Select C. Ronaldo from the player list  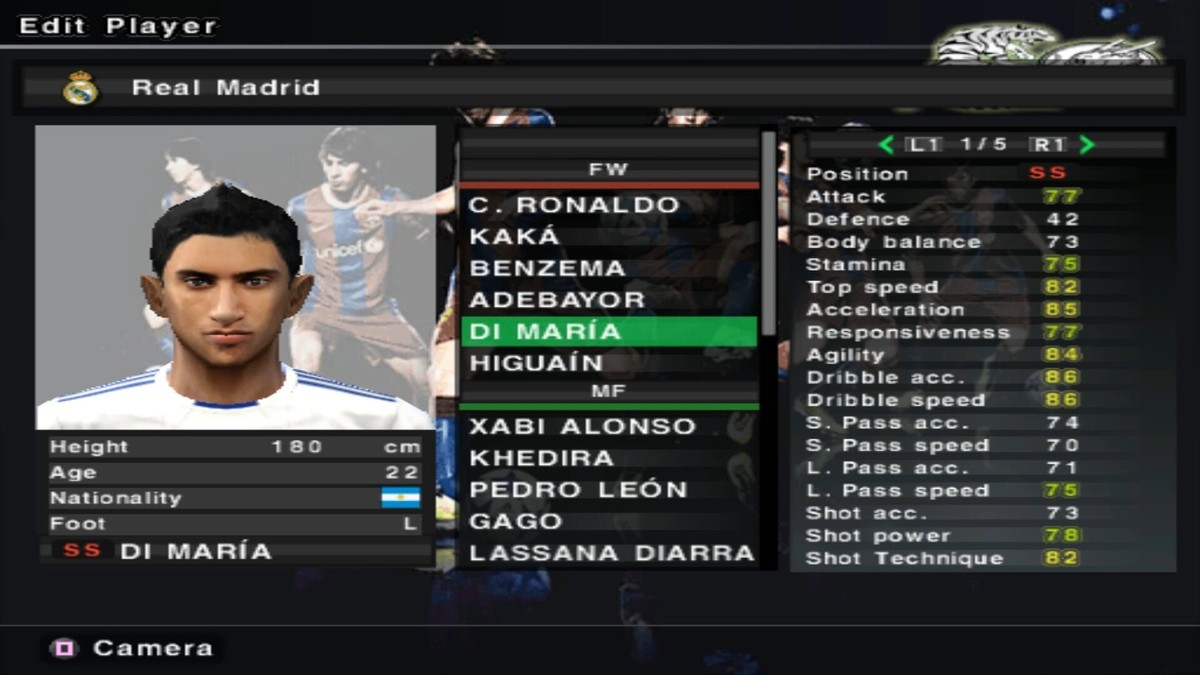pyautogui.click(x=574, y=205)
